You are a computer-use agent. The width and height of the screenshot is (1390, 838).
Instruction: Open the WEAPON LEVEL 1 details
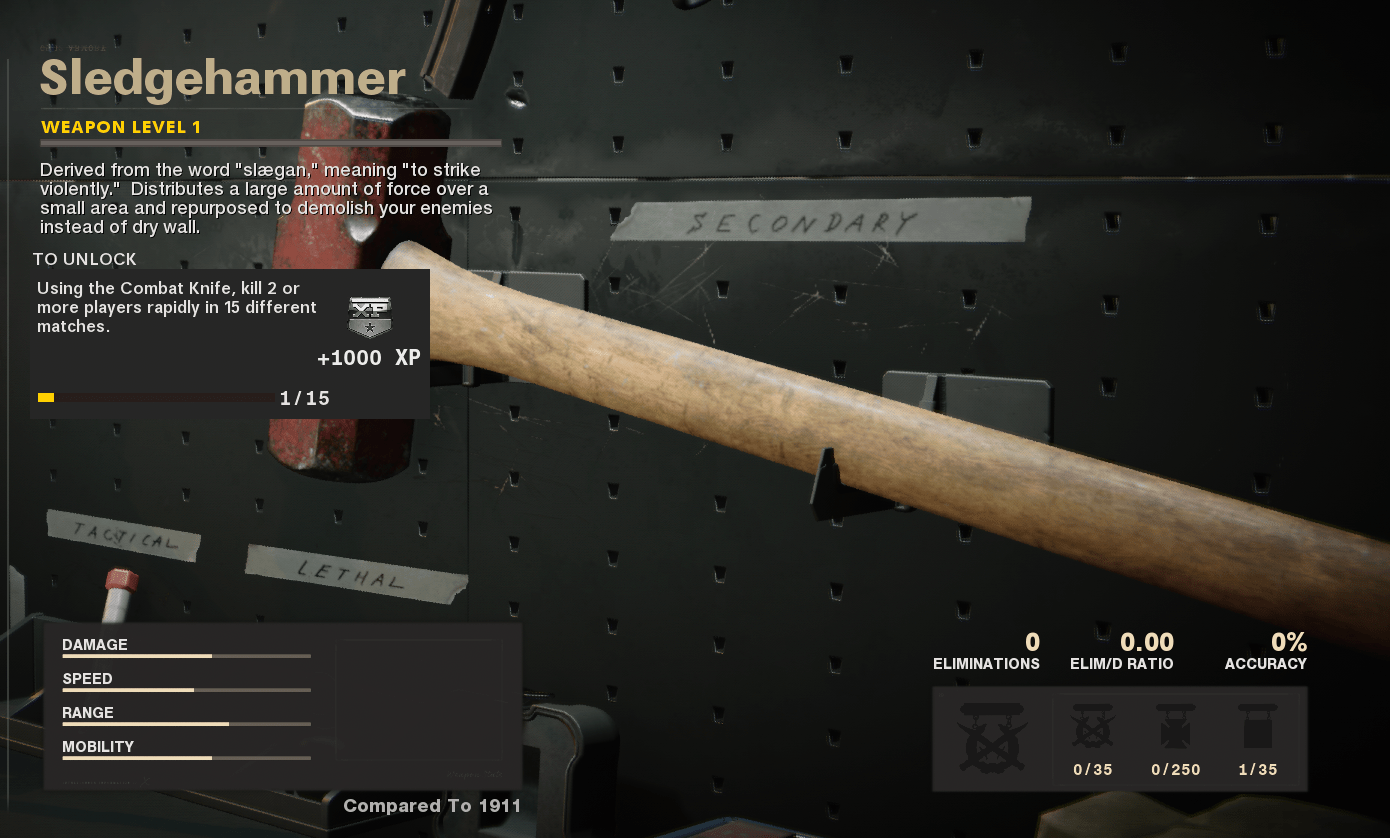[120, 127]
